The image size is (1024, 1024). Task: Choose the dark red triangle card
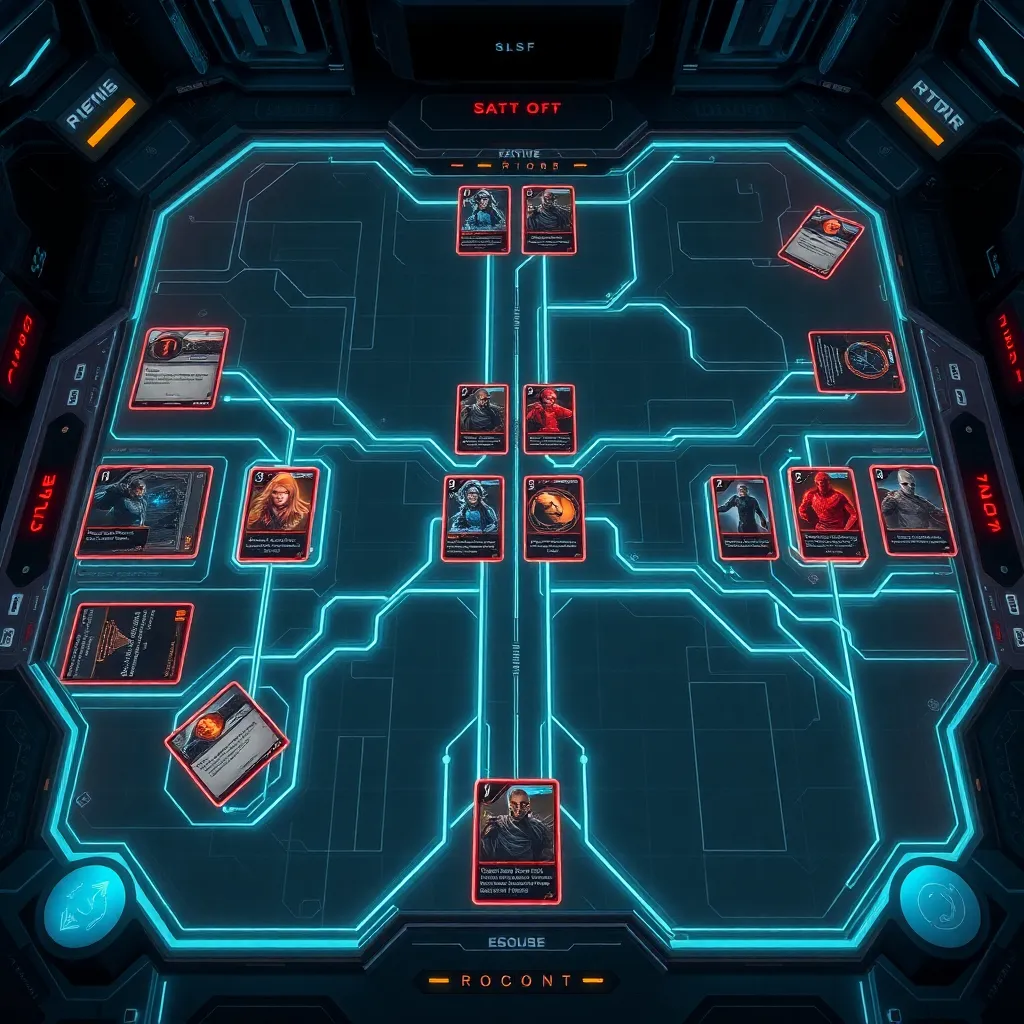click(x=127, y=643)
